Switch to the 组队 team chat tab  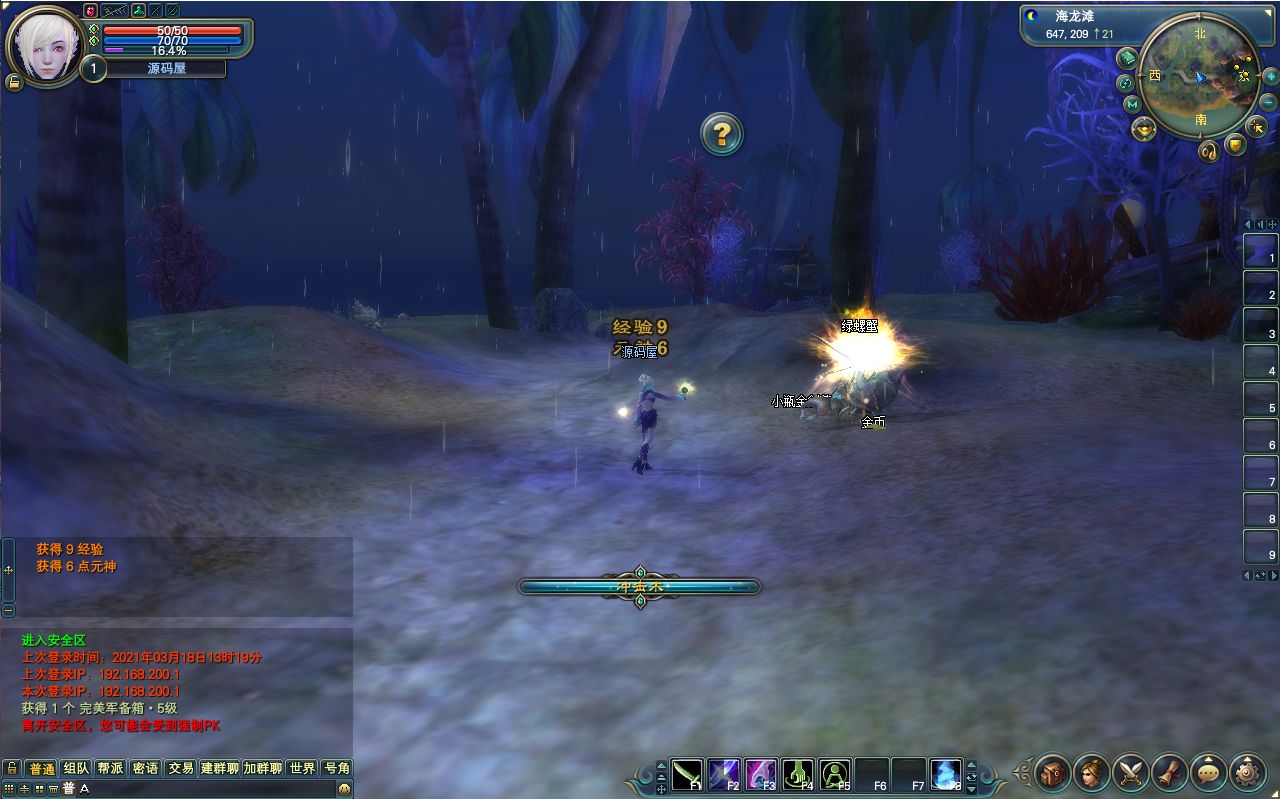[76, 768]
